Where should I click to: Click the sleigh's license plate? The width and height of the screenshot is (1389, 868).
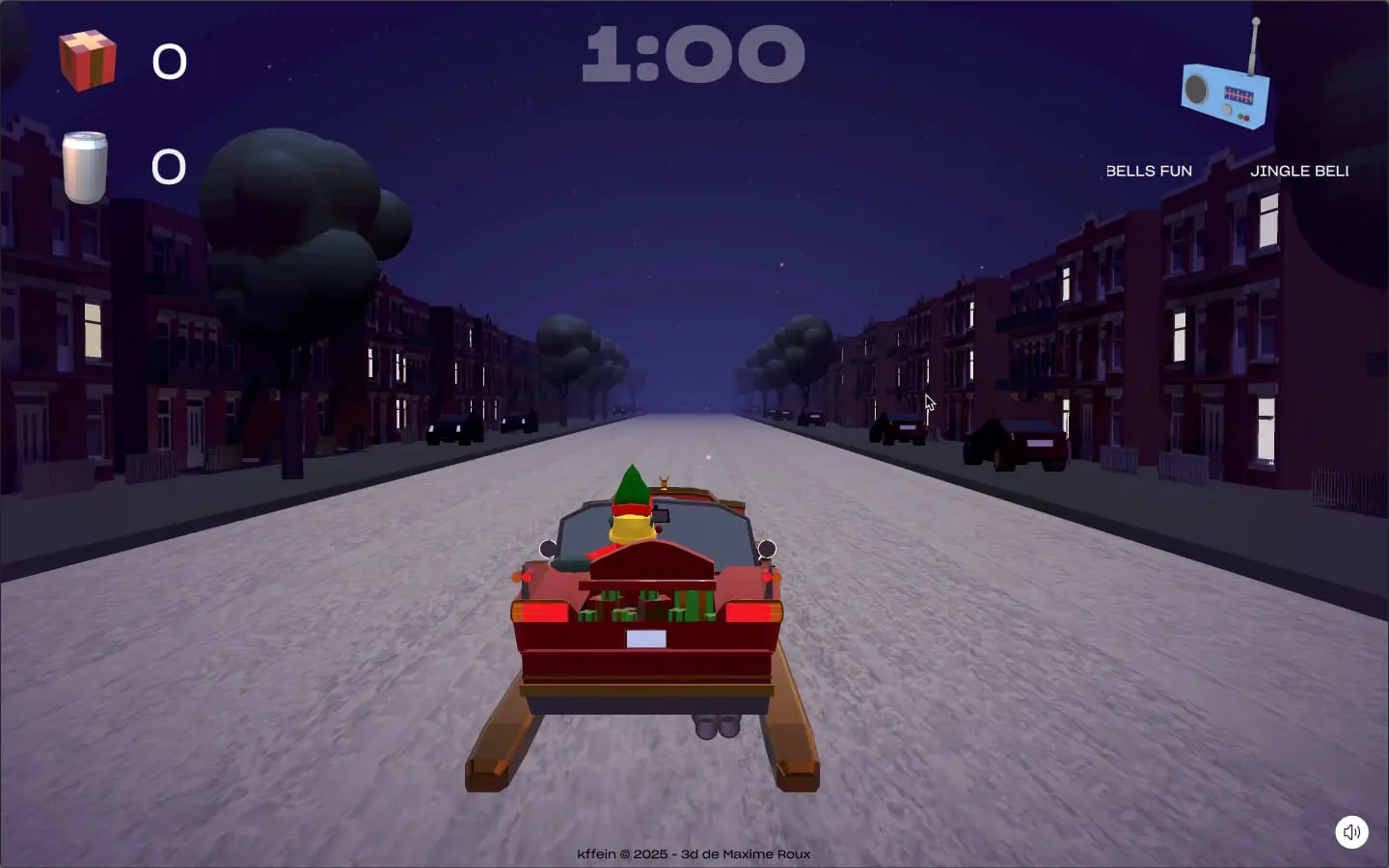point(644,637)
